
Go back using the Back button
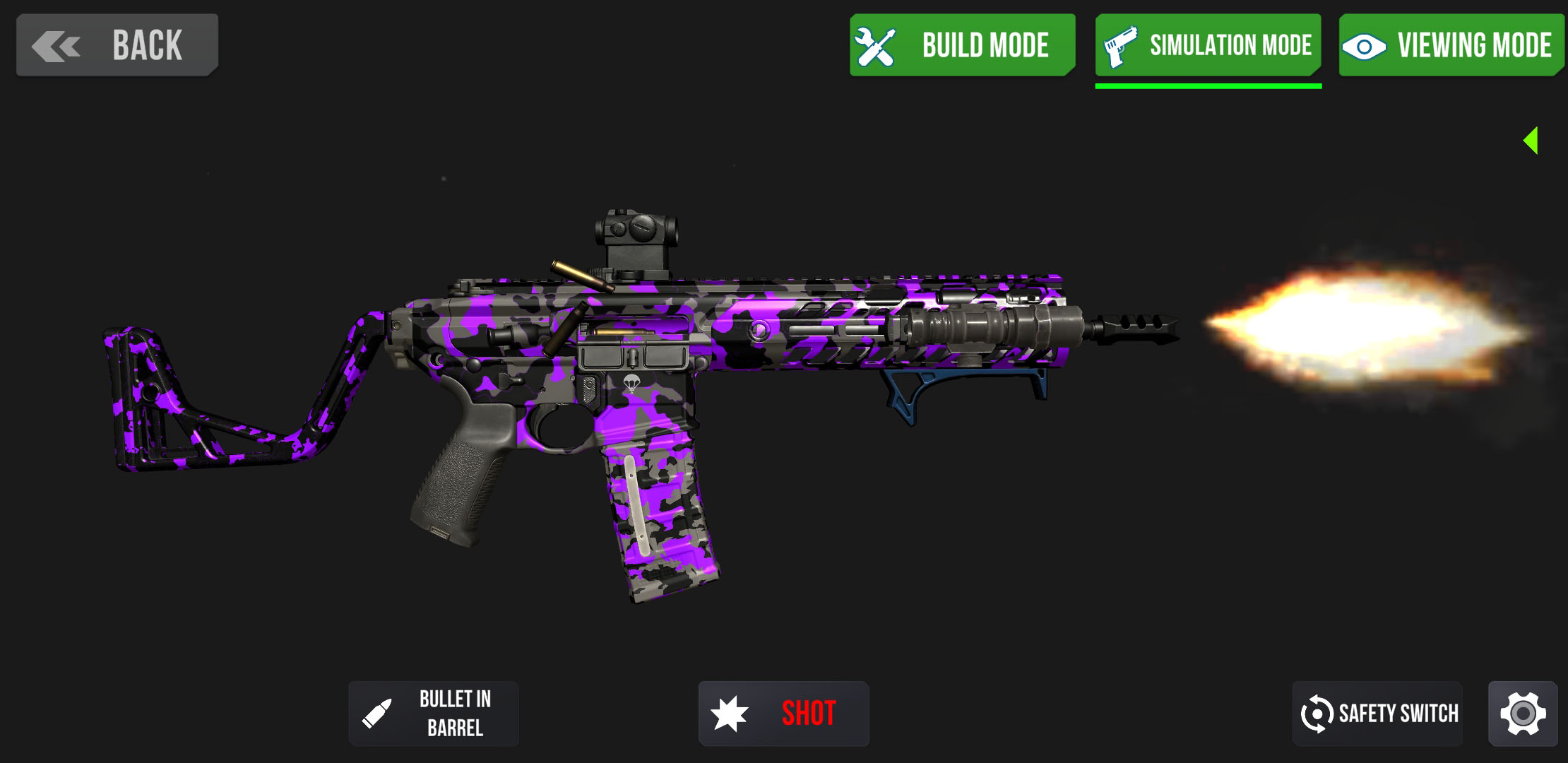pos(117,44)
